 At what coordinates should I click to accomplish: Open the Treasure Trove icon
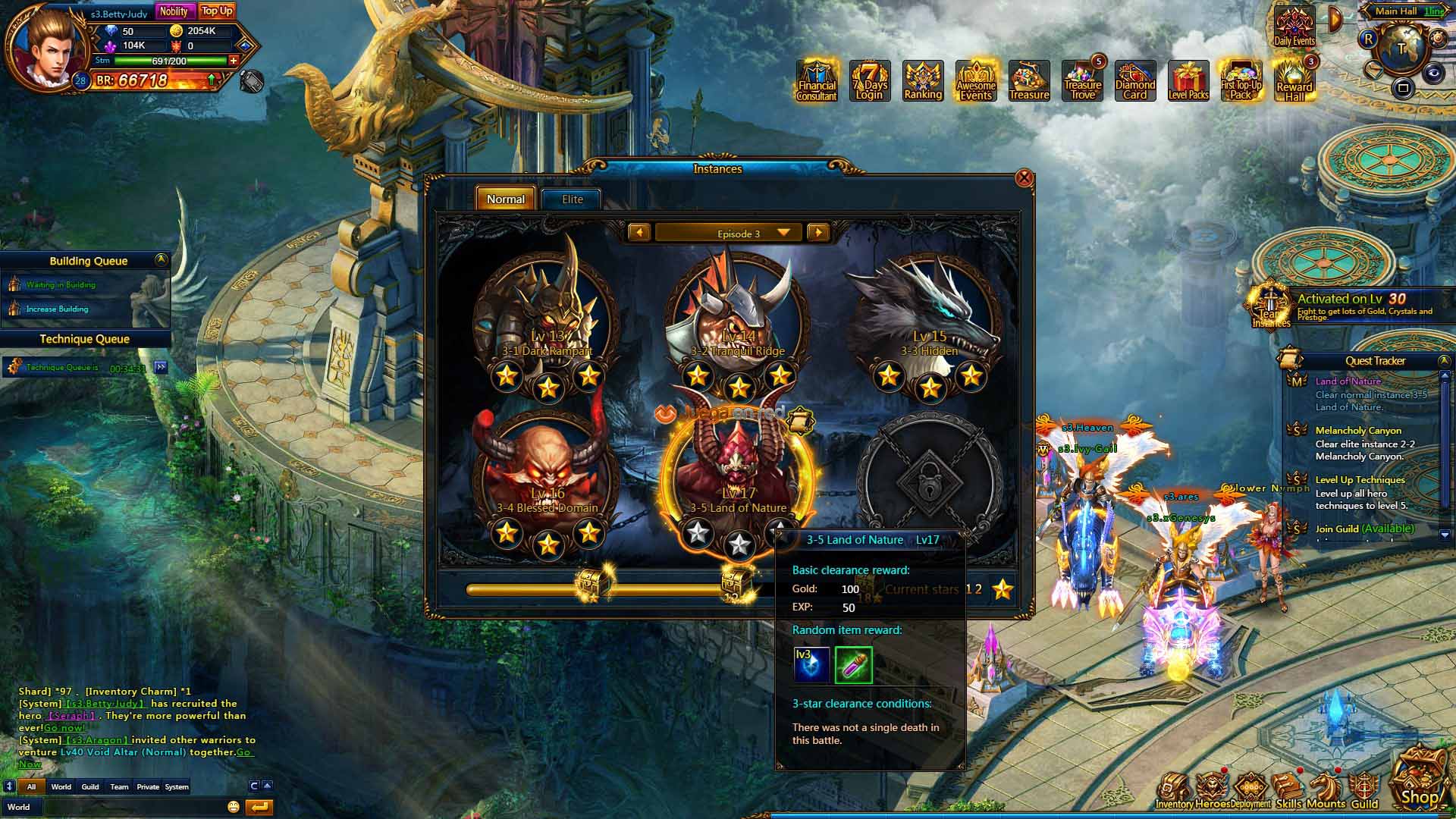coord(1082,81)
